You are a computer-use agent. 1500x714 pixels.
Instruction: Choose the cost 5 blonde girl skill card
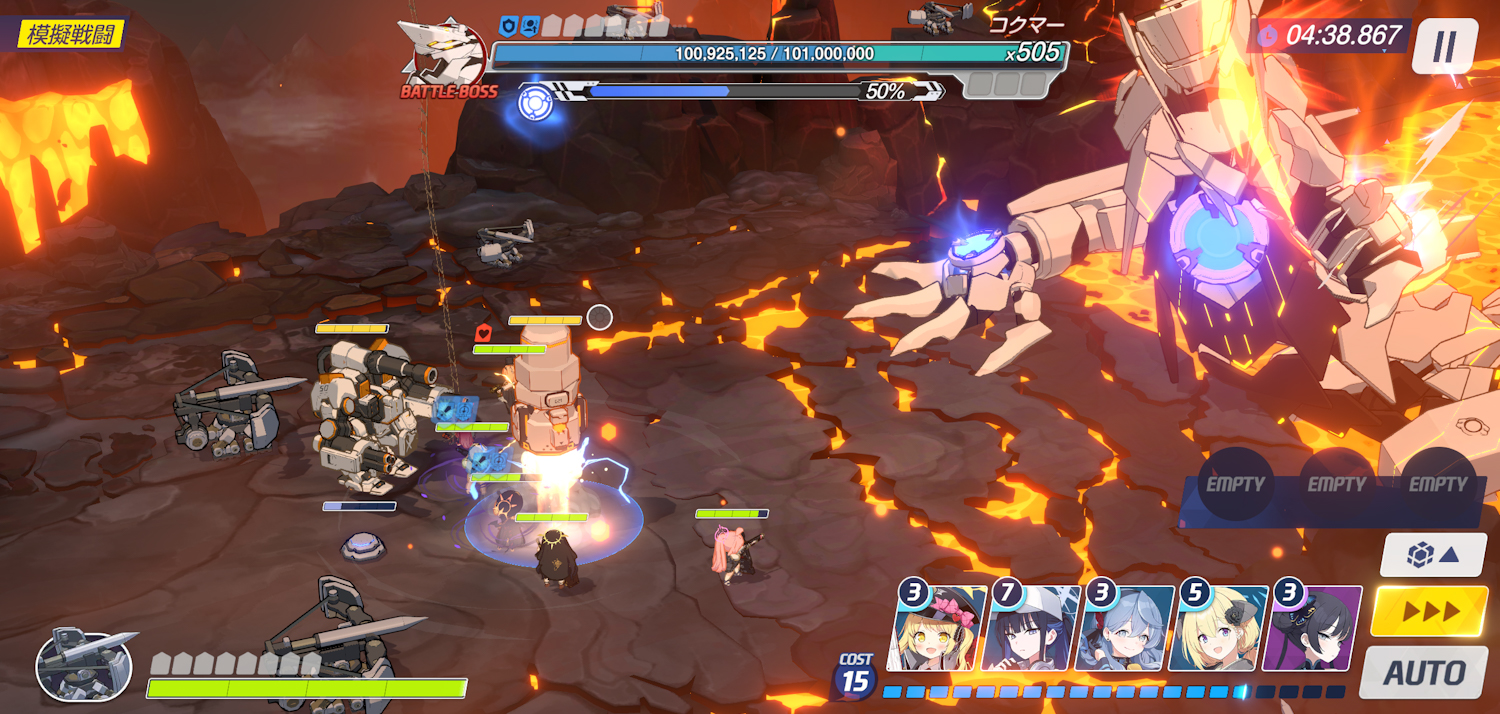(x=1220, y=629)
